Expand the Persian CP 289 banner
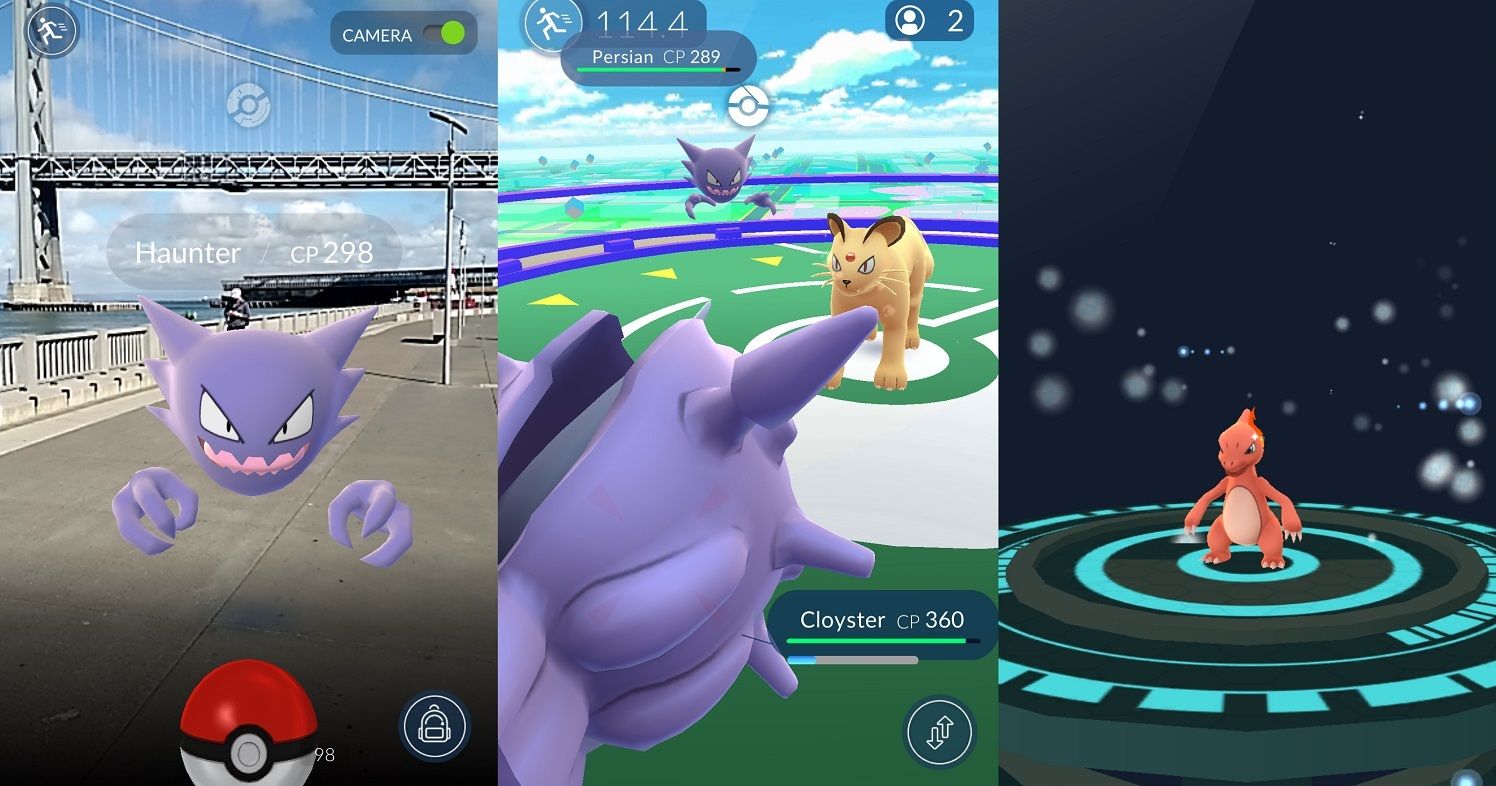This screenshot has width=1496, height=786. (x=655, y=57)
